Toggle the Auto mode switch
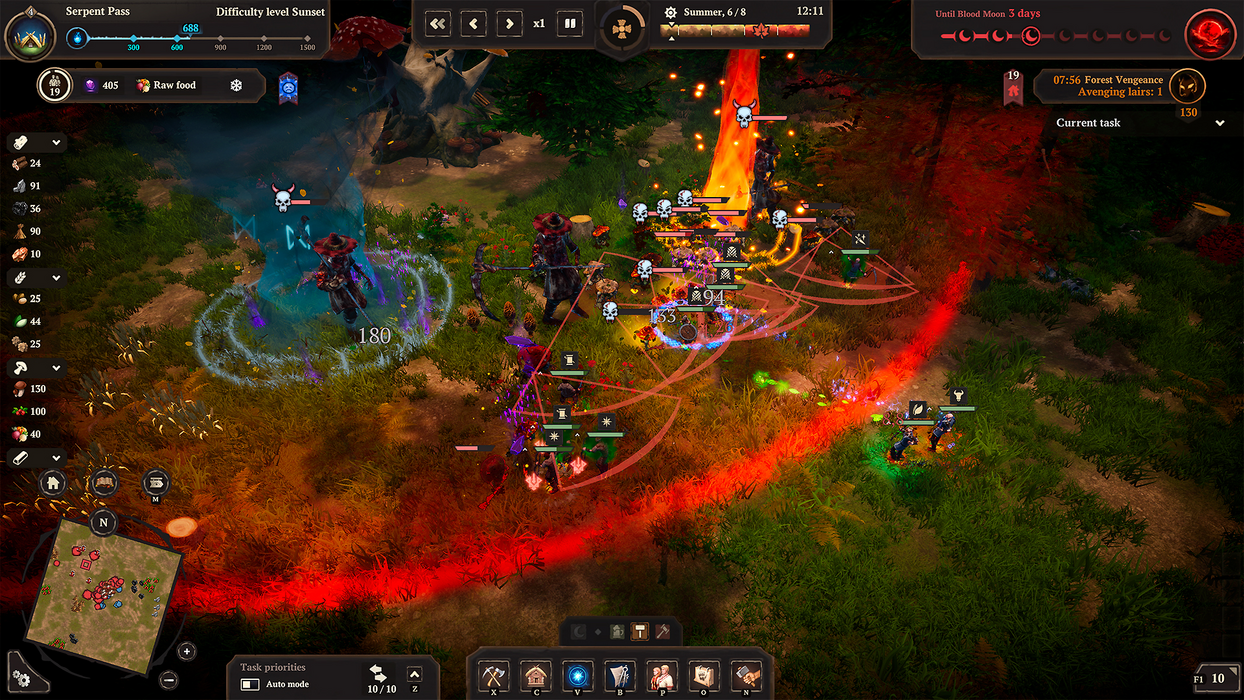The width and height of the screenshot is (1244, 700). 250,685
